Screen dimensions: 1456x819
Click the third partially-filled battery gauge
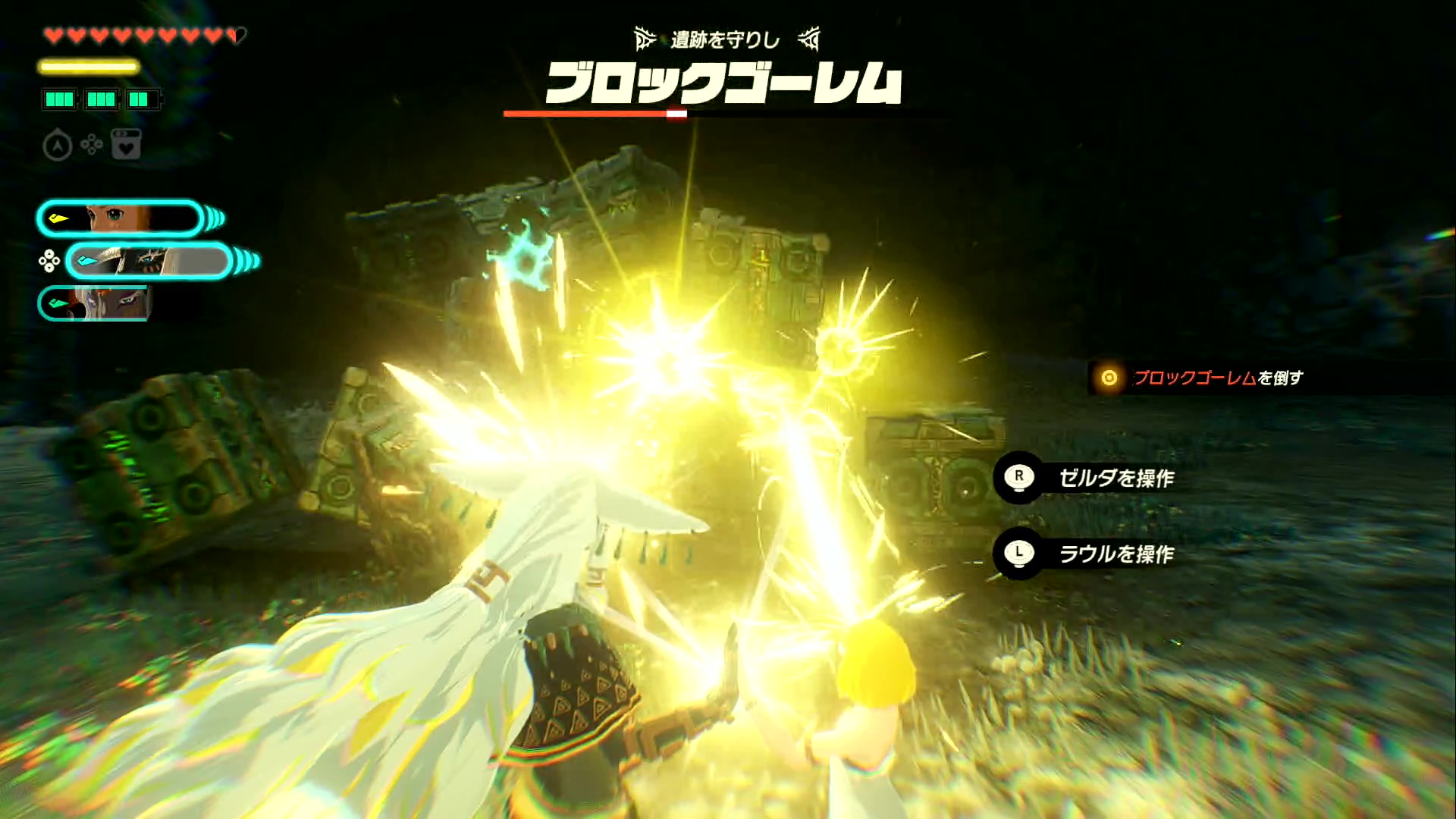143,99
